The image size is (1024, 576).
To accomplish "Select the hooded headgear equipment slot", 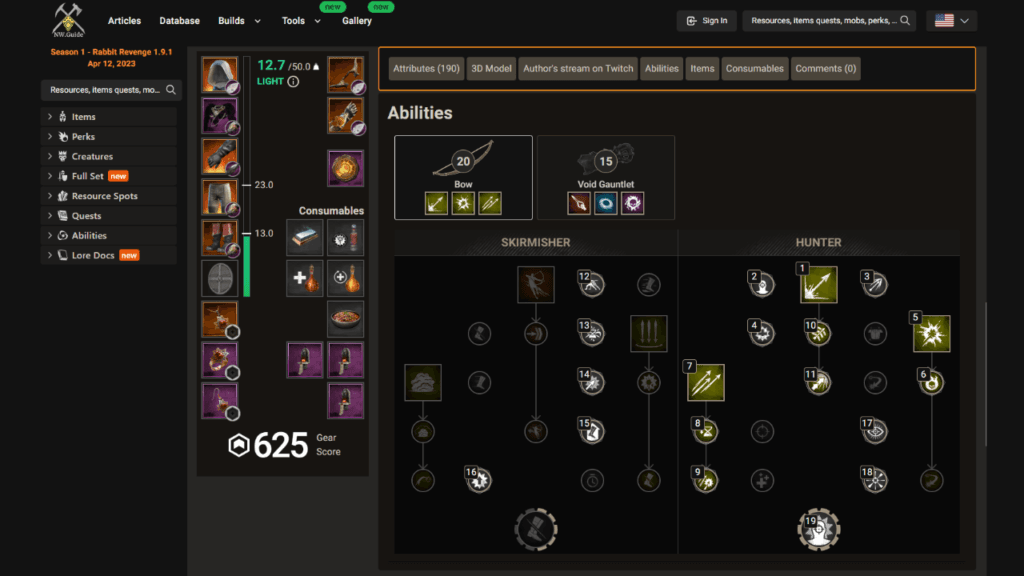I will click(220, 75).
